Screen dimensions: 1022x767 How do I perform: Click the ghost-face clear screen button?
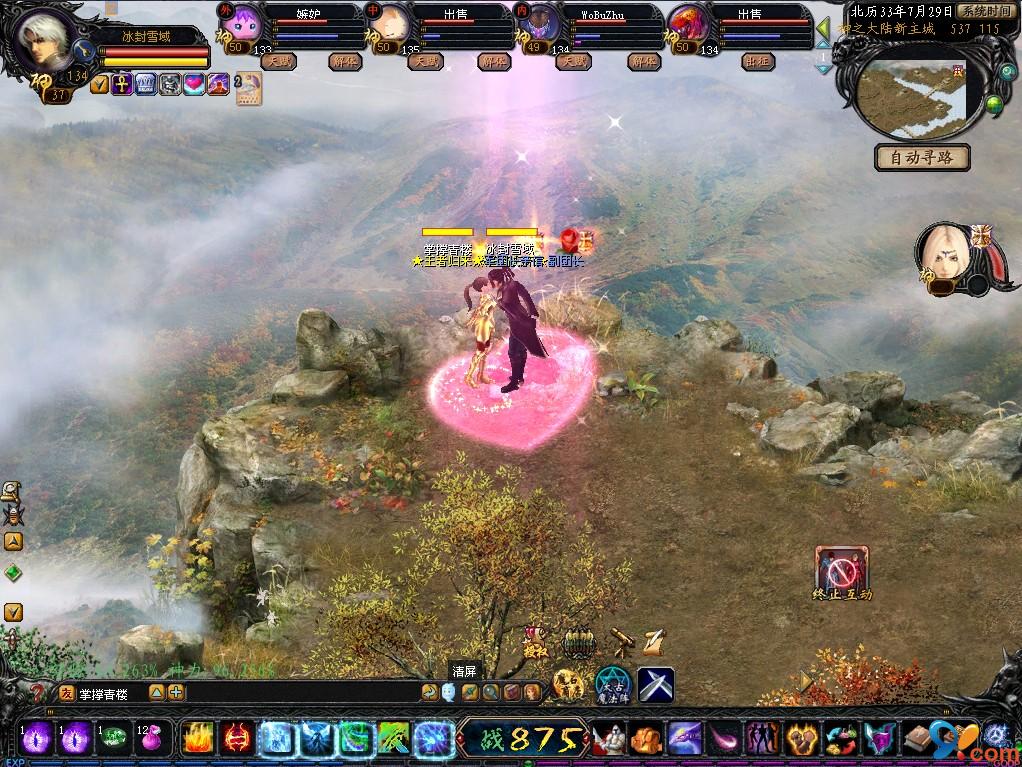(x=449, y=691)
